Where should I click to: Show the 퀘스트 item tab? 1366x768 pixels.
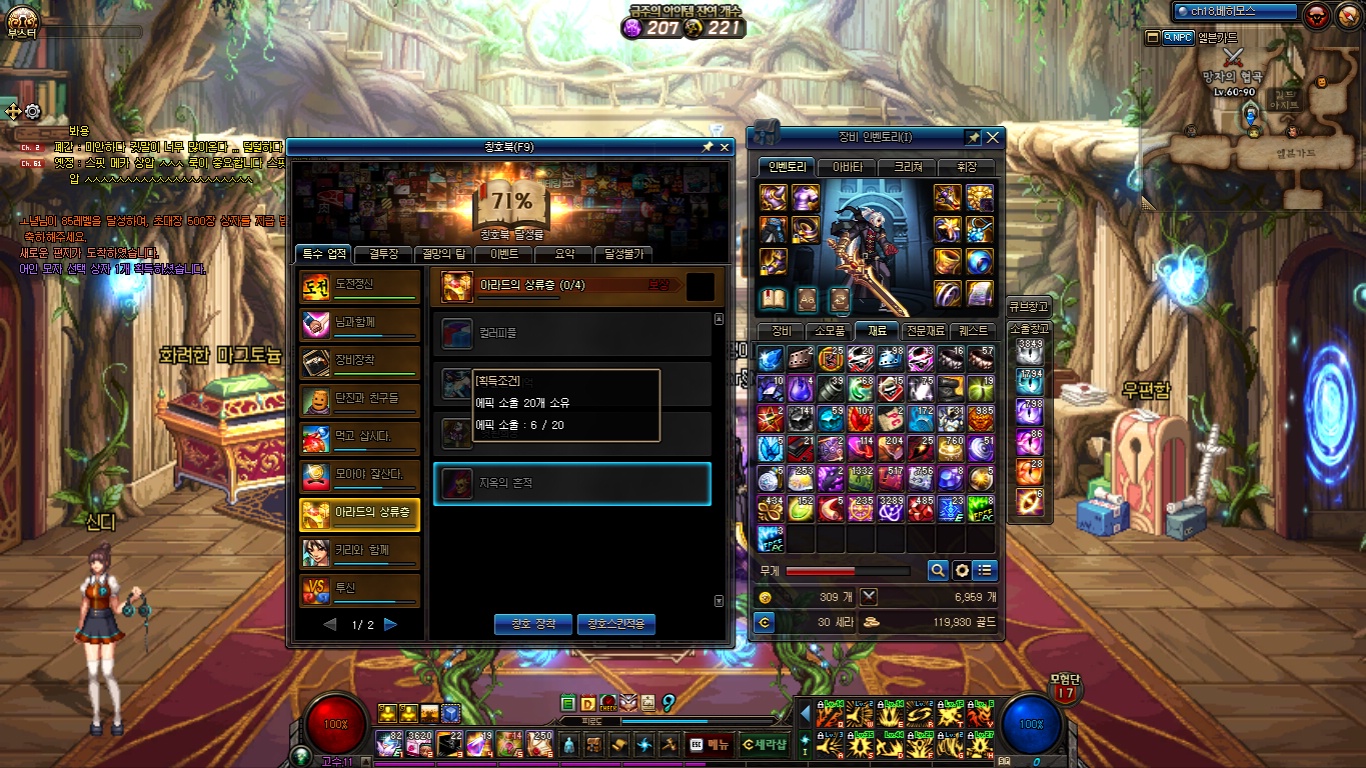[973, 331]
